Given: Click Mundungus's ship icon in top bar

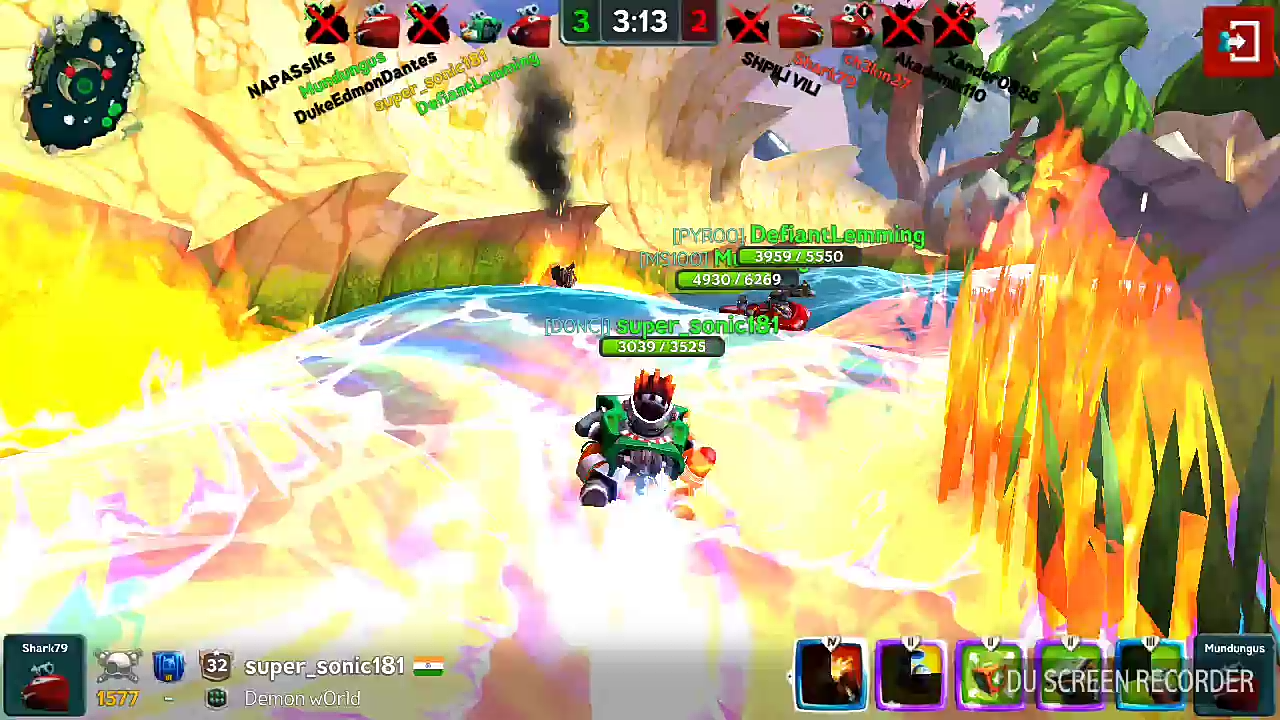Looking at the screenshot, I should [x=377, y=26].
